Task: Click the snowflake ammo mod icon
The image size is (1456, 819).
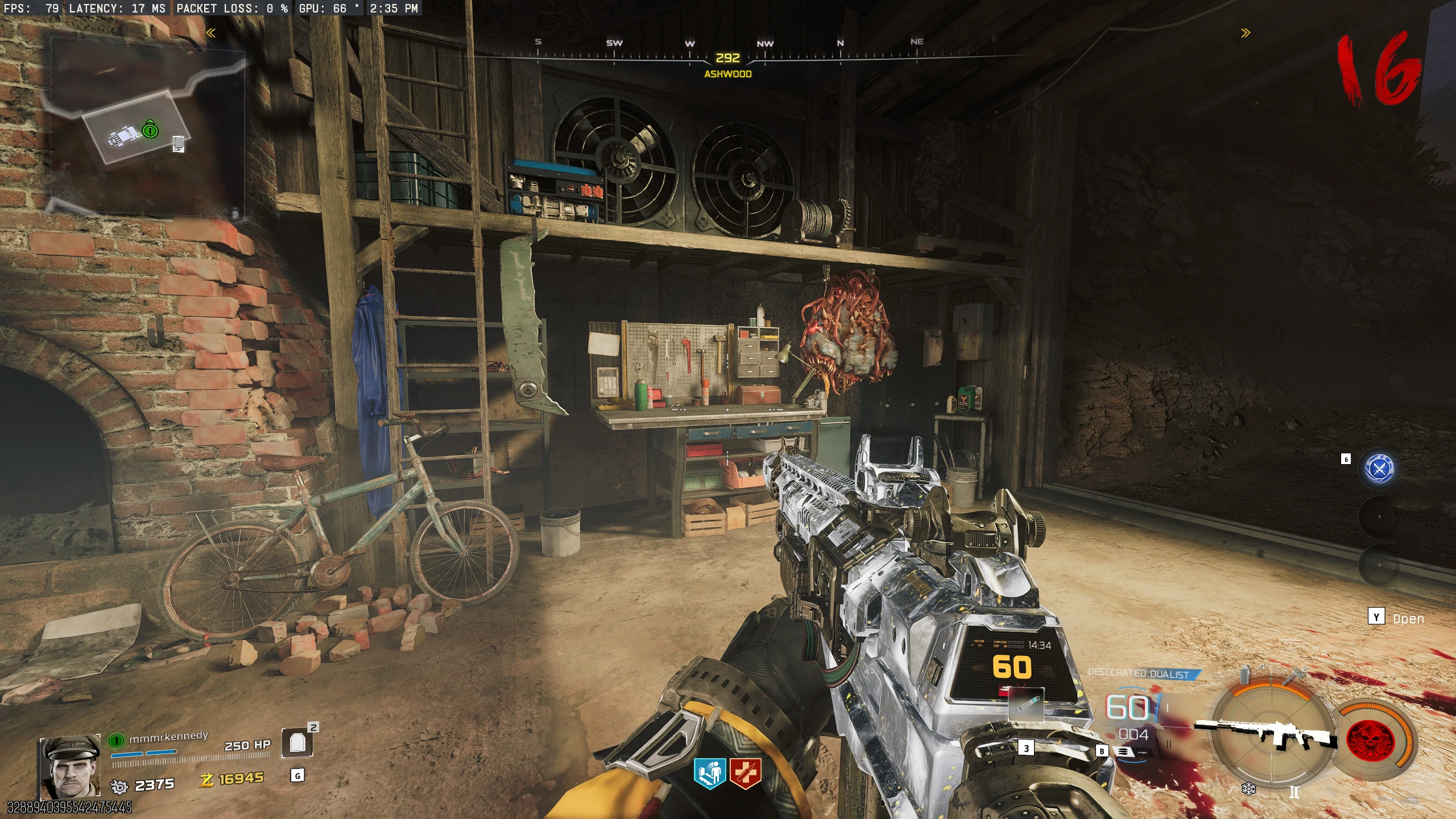Action: pos(1248,789)
